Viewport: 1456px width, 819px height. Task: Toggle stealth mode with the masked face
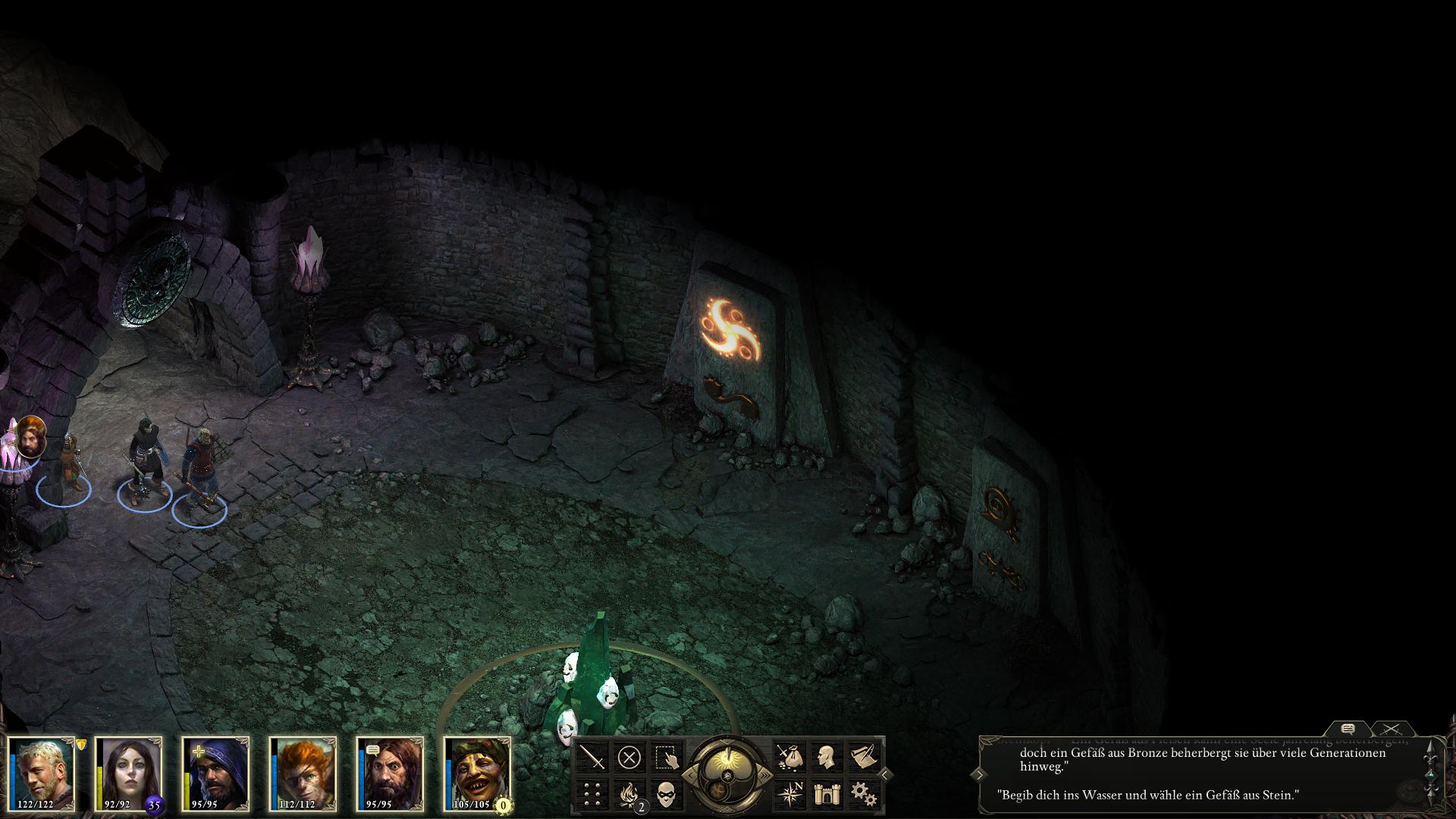point(666,793)
